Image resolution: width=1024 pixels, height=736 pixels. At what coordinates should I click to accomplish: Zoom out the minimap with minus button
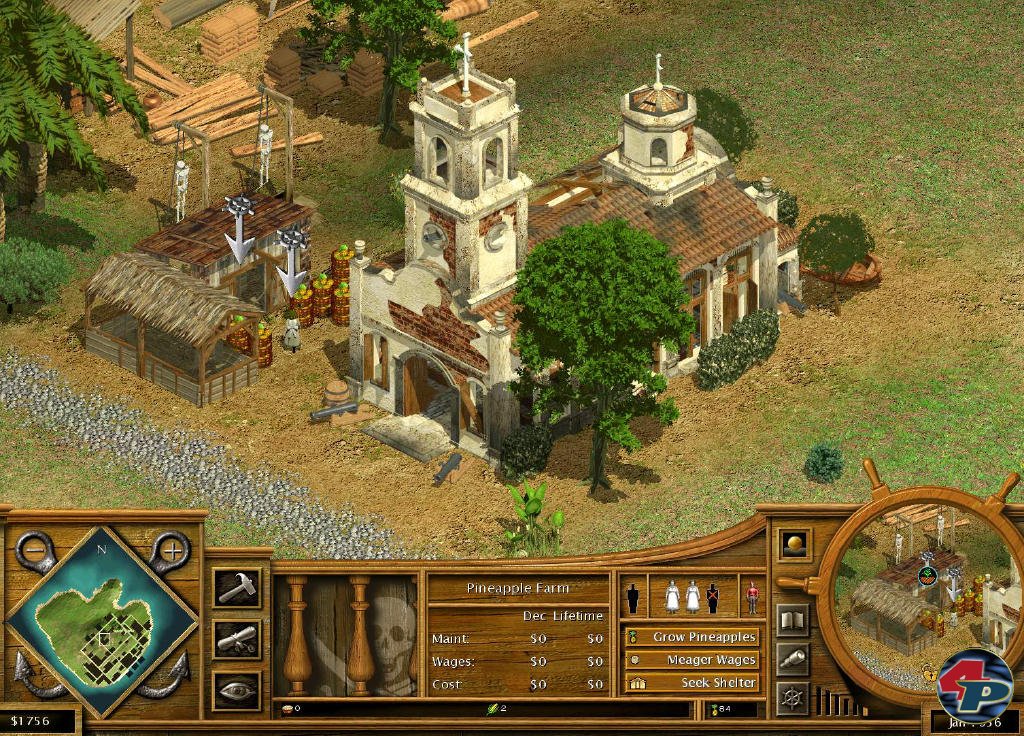(x=35, y=549)
